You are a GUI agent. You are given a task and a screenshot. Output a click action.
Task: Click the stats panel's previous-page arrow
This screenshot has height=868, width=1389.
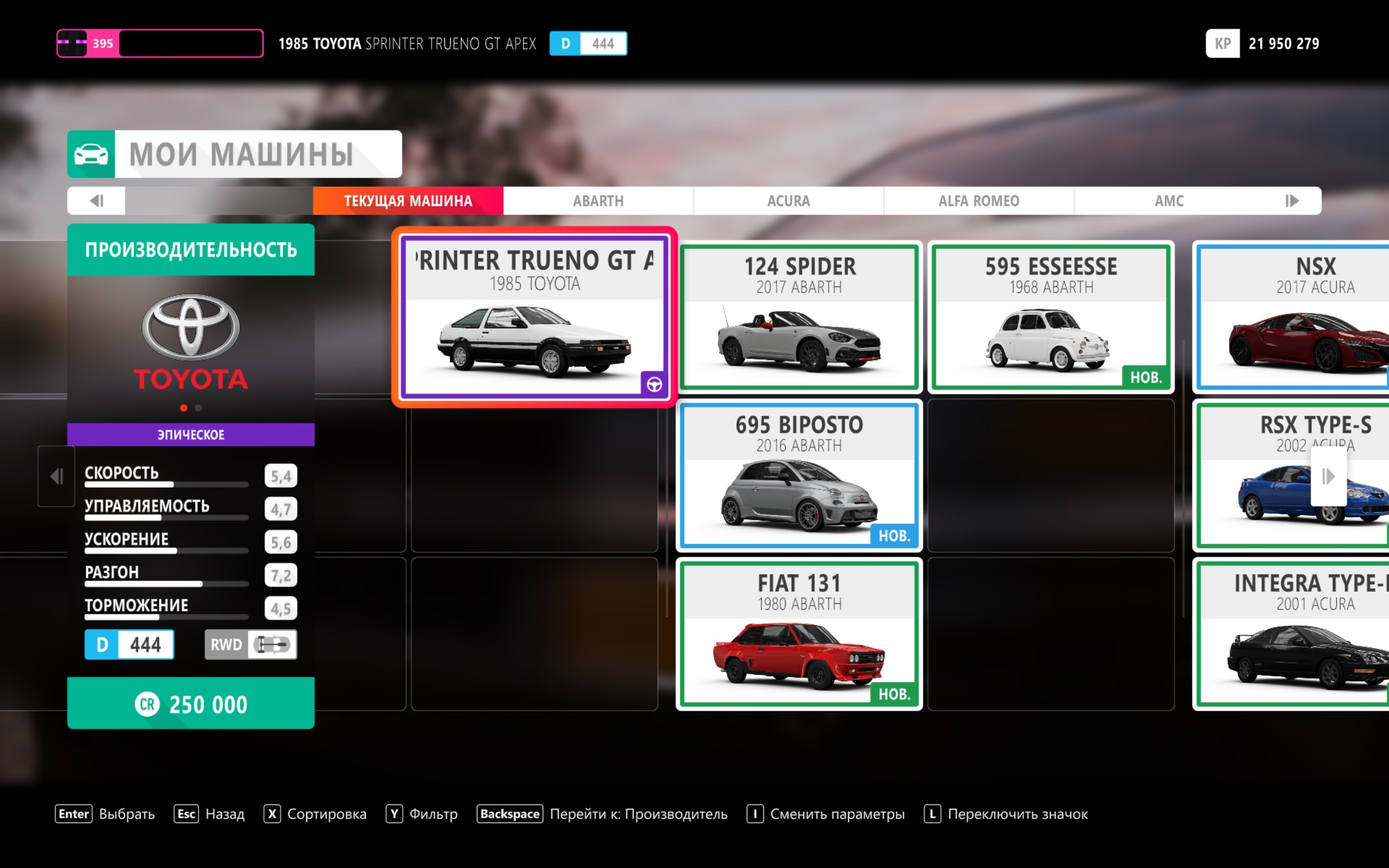tap(56, 476)
